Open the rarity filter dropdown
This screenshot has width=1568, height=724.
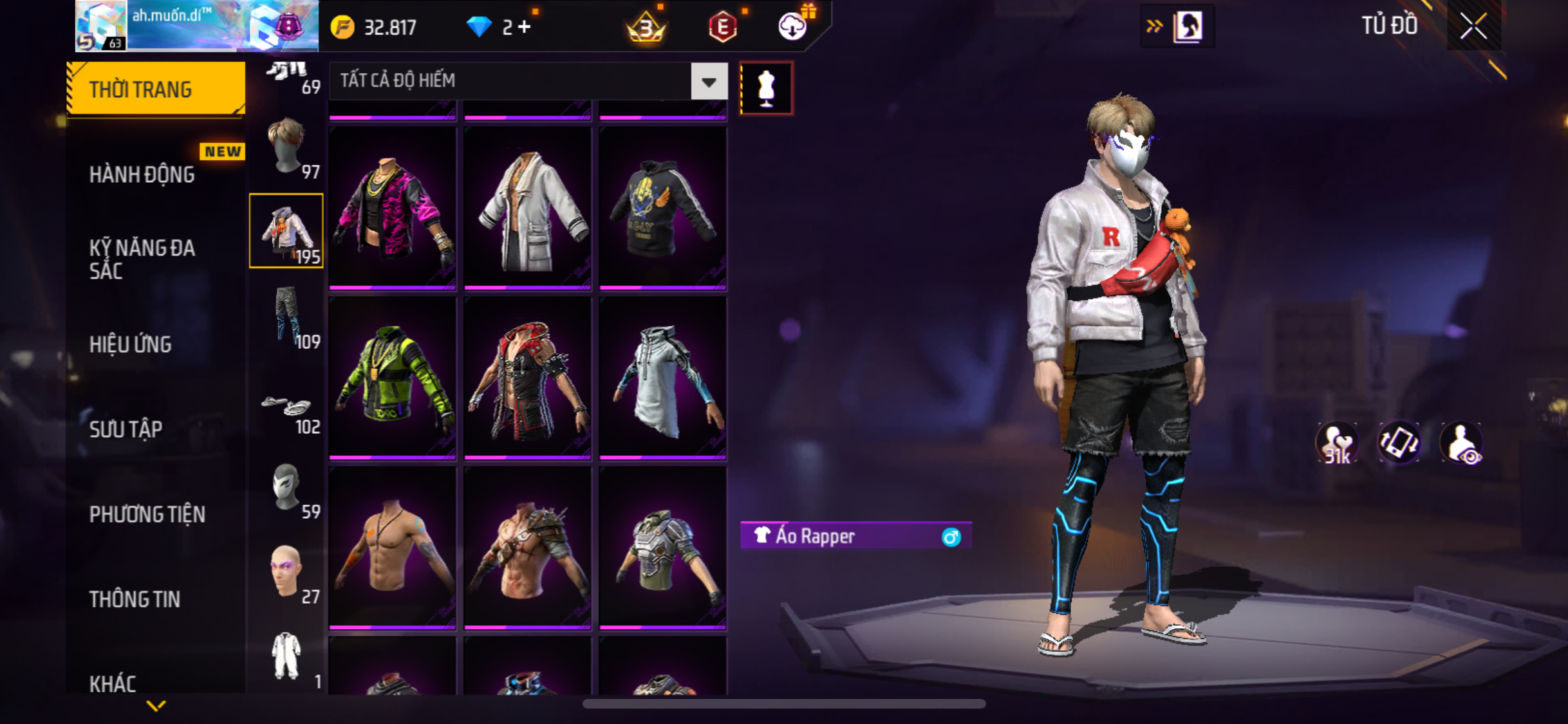[709, 82]
